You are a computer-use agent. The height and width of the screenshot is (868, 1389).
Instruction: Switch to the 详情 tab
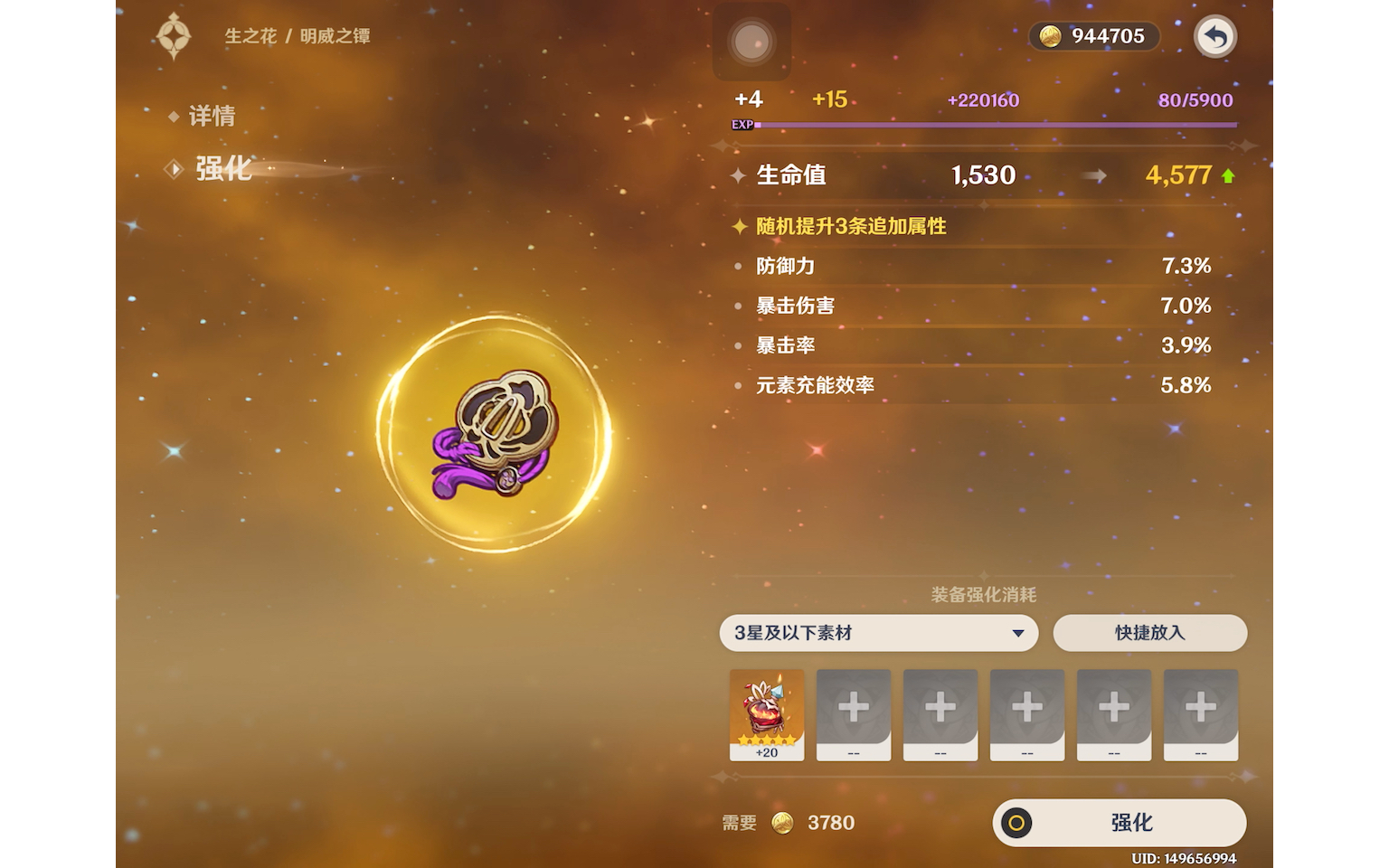213,116
